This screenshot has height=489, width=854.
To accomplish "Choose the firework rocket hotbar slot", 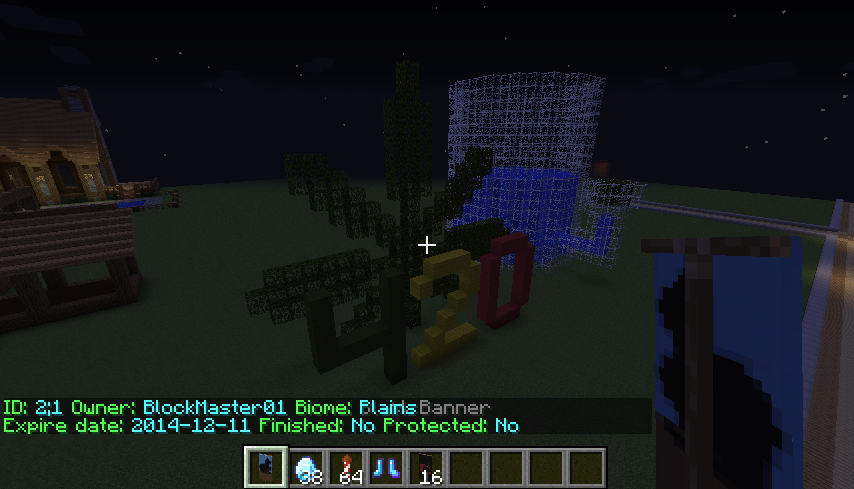I will point(345,467).
